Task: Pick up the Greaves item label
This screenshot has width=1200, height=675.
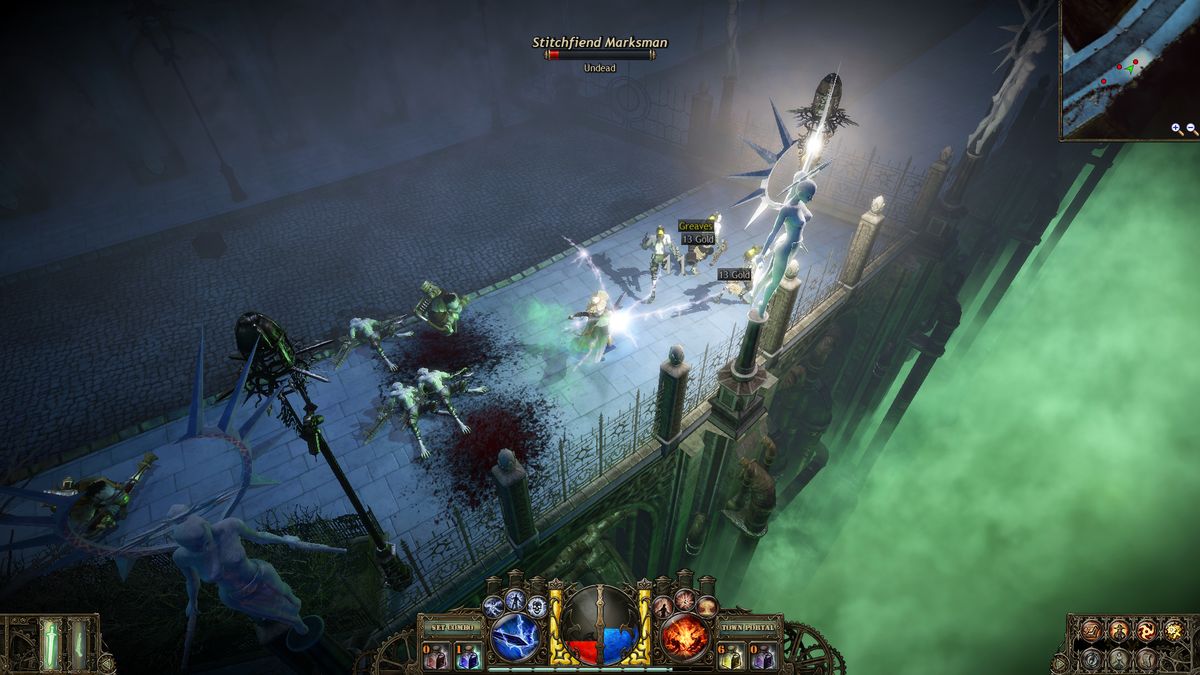Action: [x=695, y=227]
